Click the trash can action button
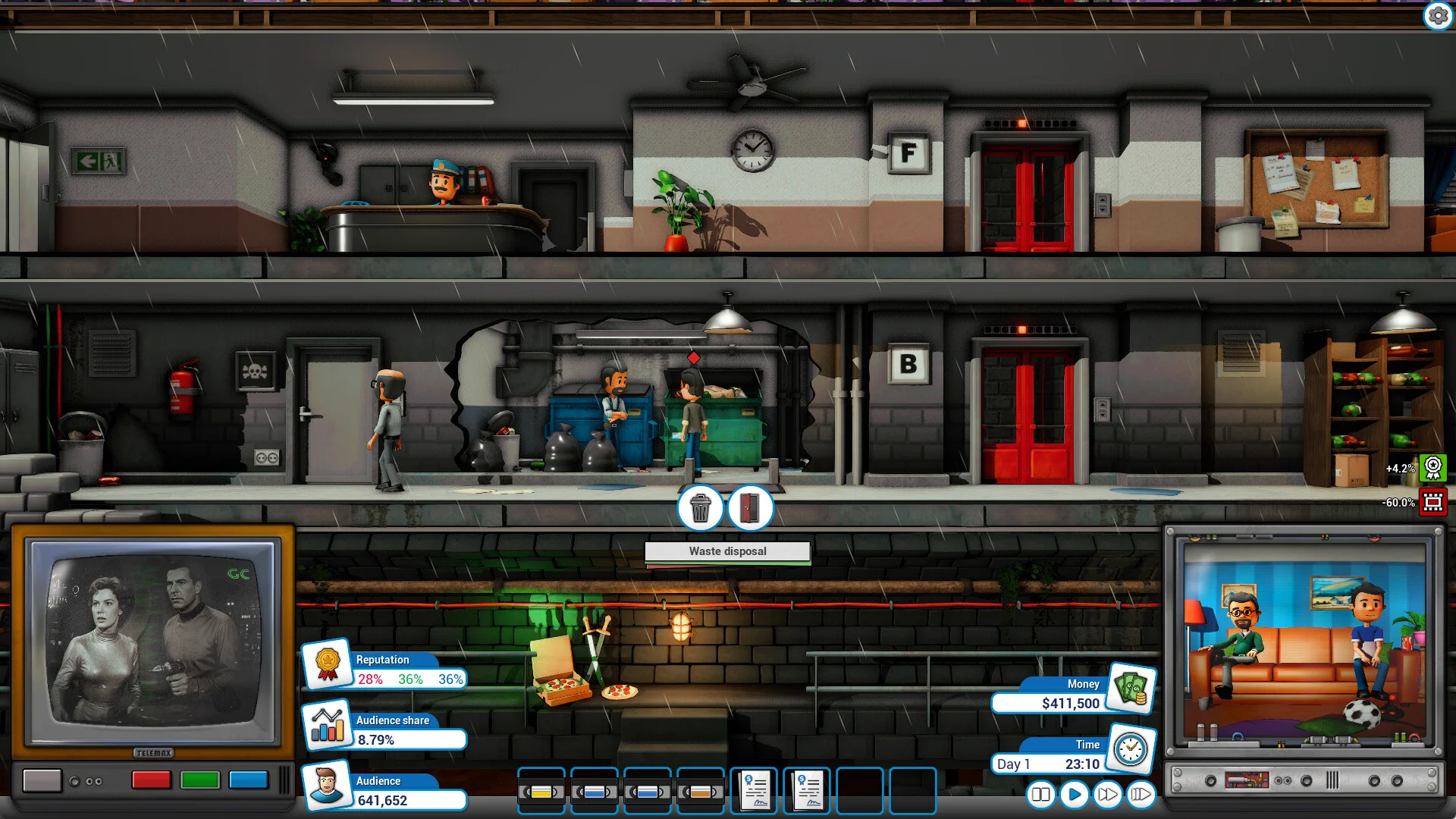Image resolution: width=1456 pixels, height=819 pixels. coord(700,508)
